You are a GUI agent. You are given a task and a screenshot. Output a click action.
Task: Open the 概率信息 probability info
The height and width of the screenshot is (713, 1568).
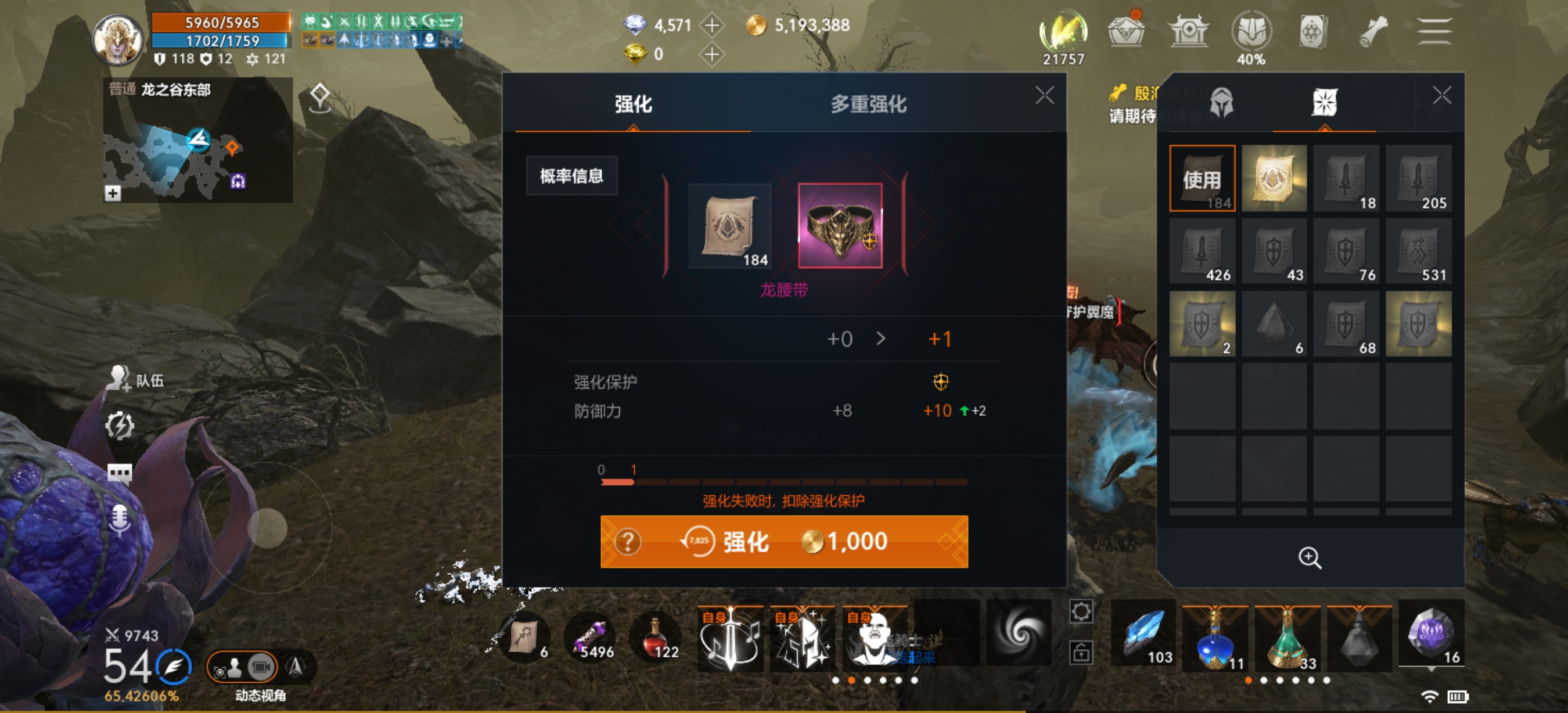571,175
